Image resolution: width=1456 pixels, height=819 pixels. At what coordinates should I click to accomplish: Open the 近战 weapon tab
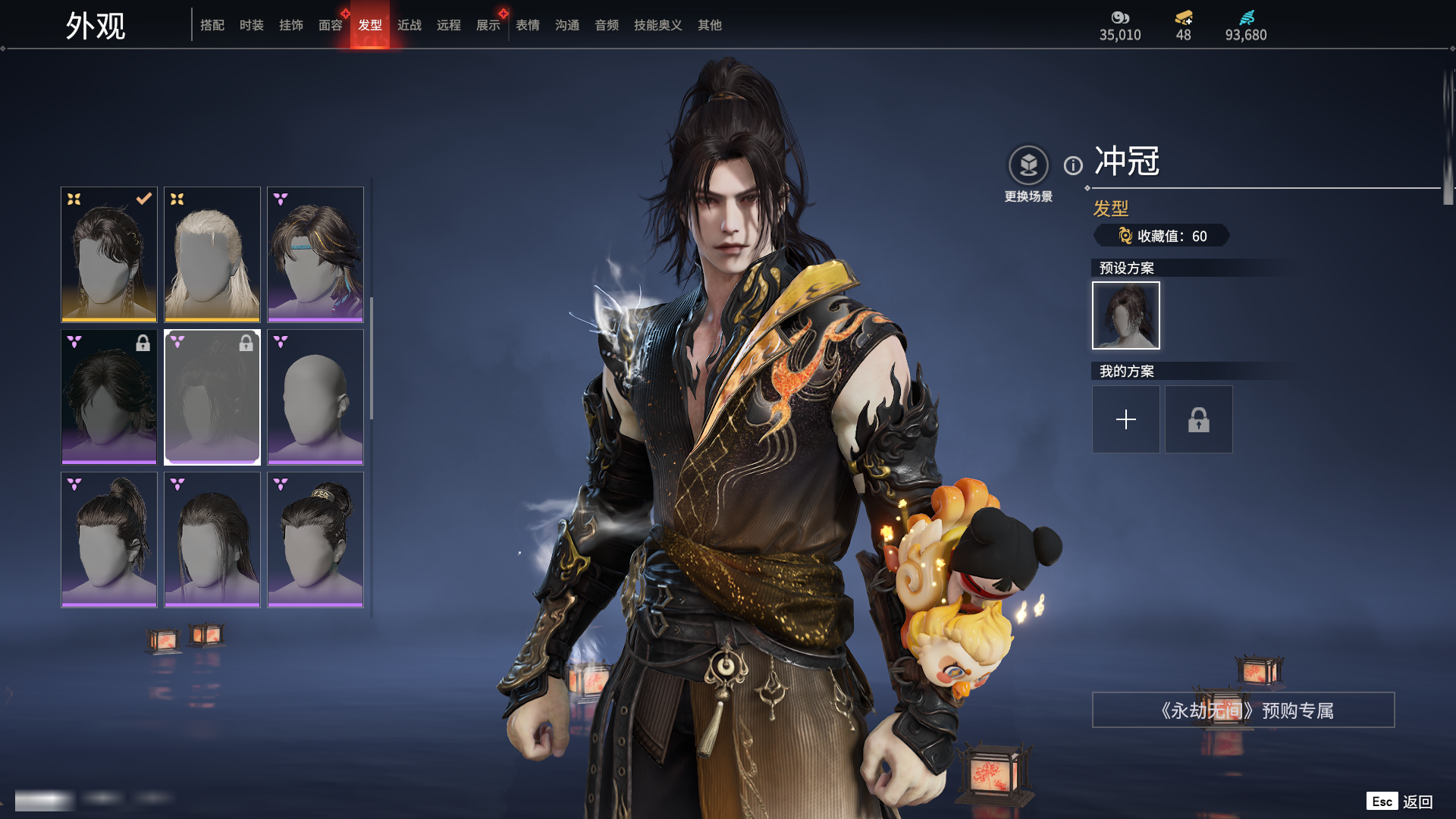(x=409, y=25)
